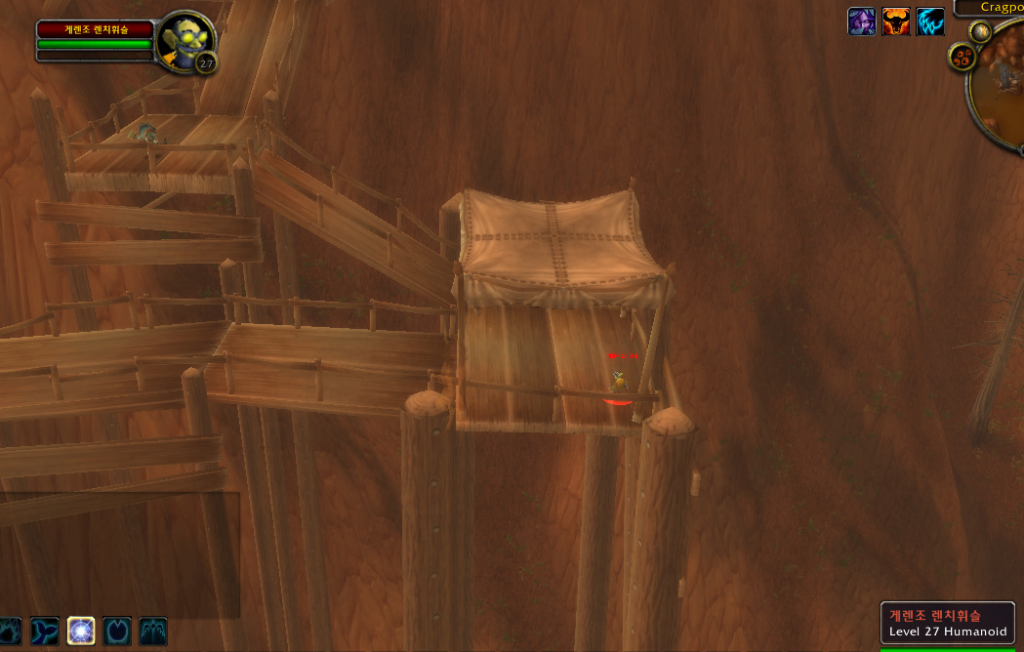Activate the bear paw form ability
The image size is (1024, 652).
(9, 630)
